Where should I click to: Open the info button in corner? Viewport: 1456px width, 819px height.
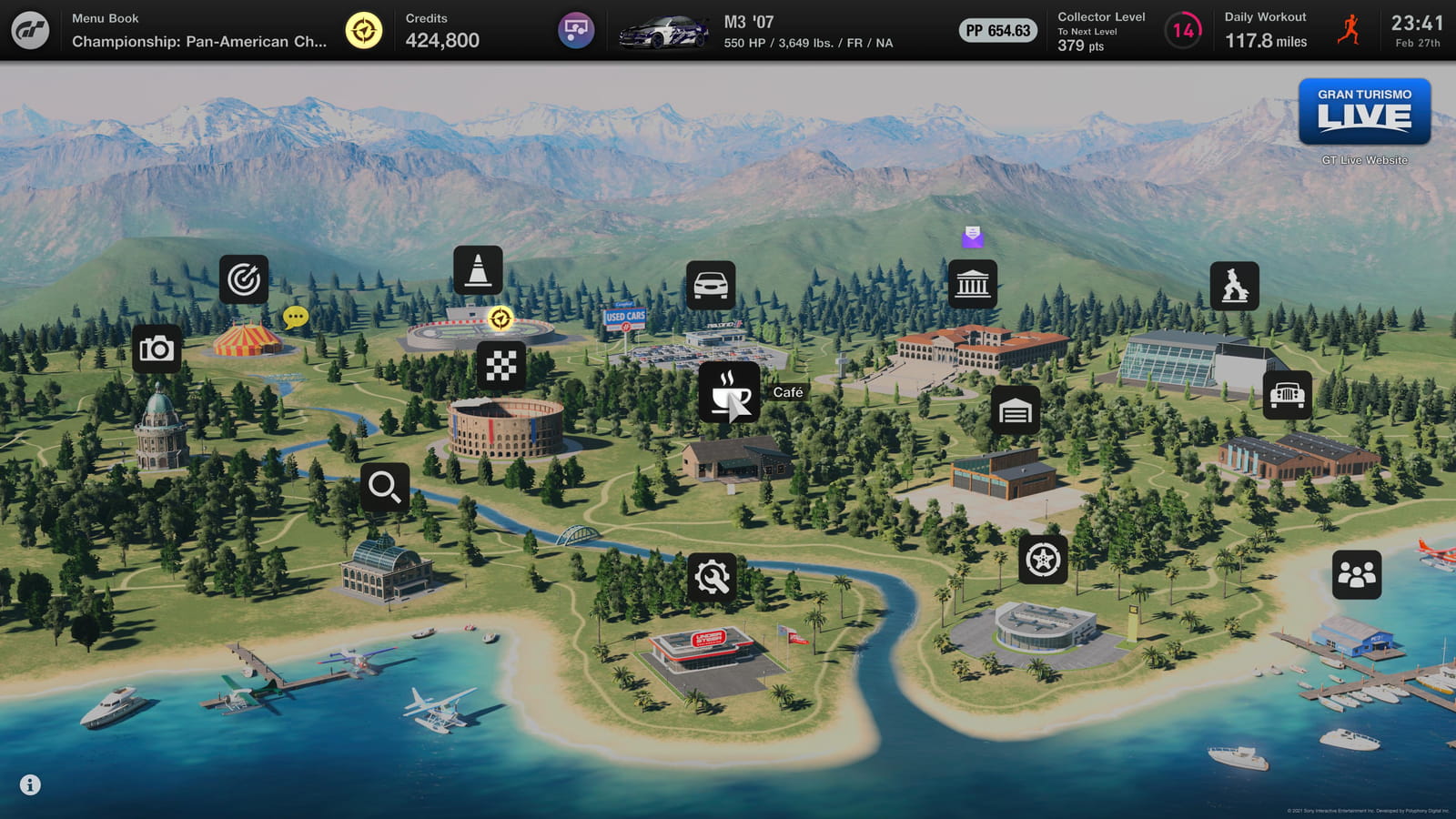coord(30,784)
